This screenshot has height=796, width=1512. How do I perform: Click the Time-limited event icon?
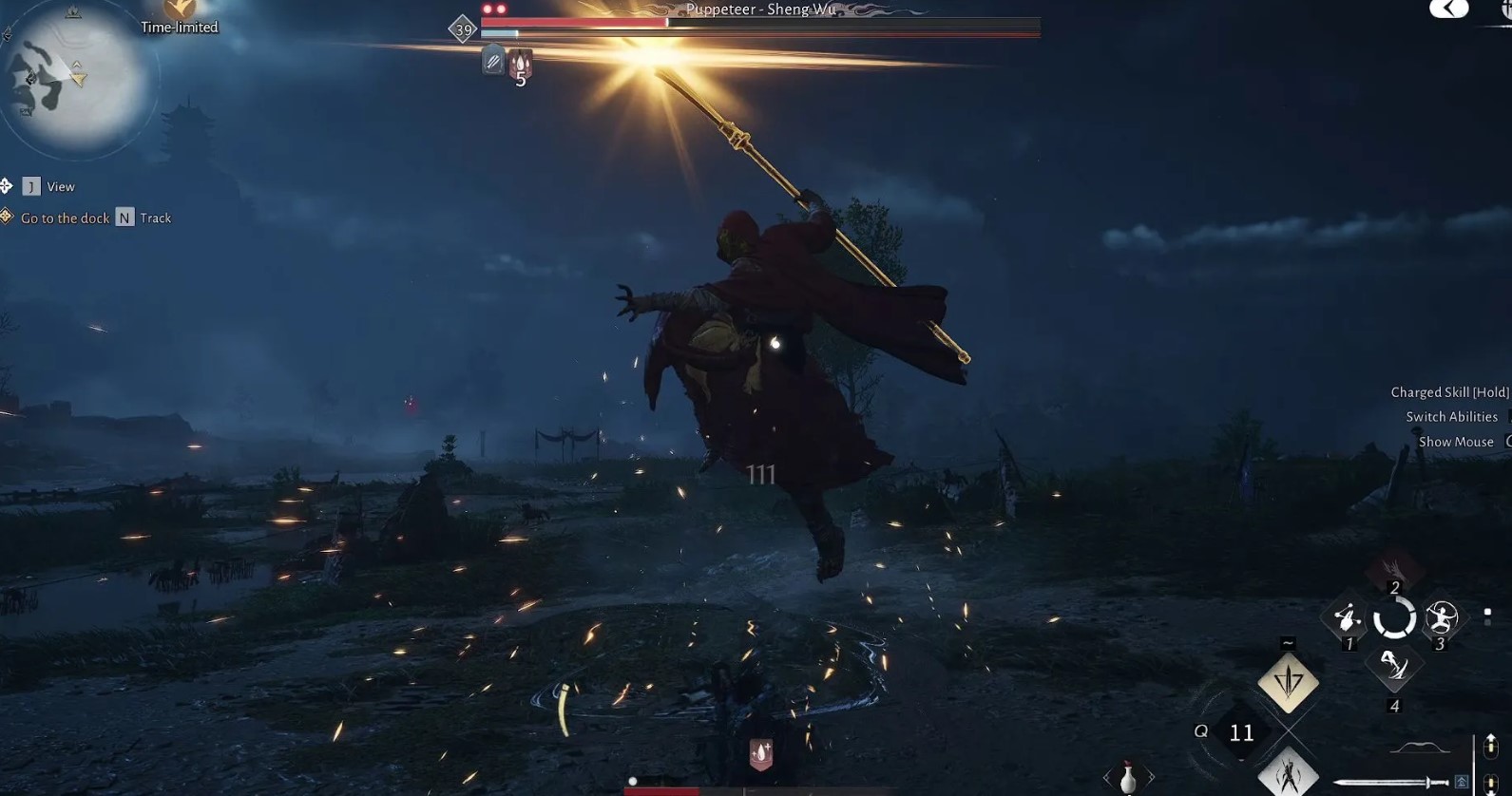coord(179,9)
